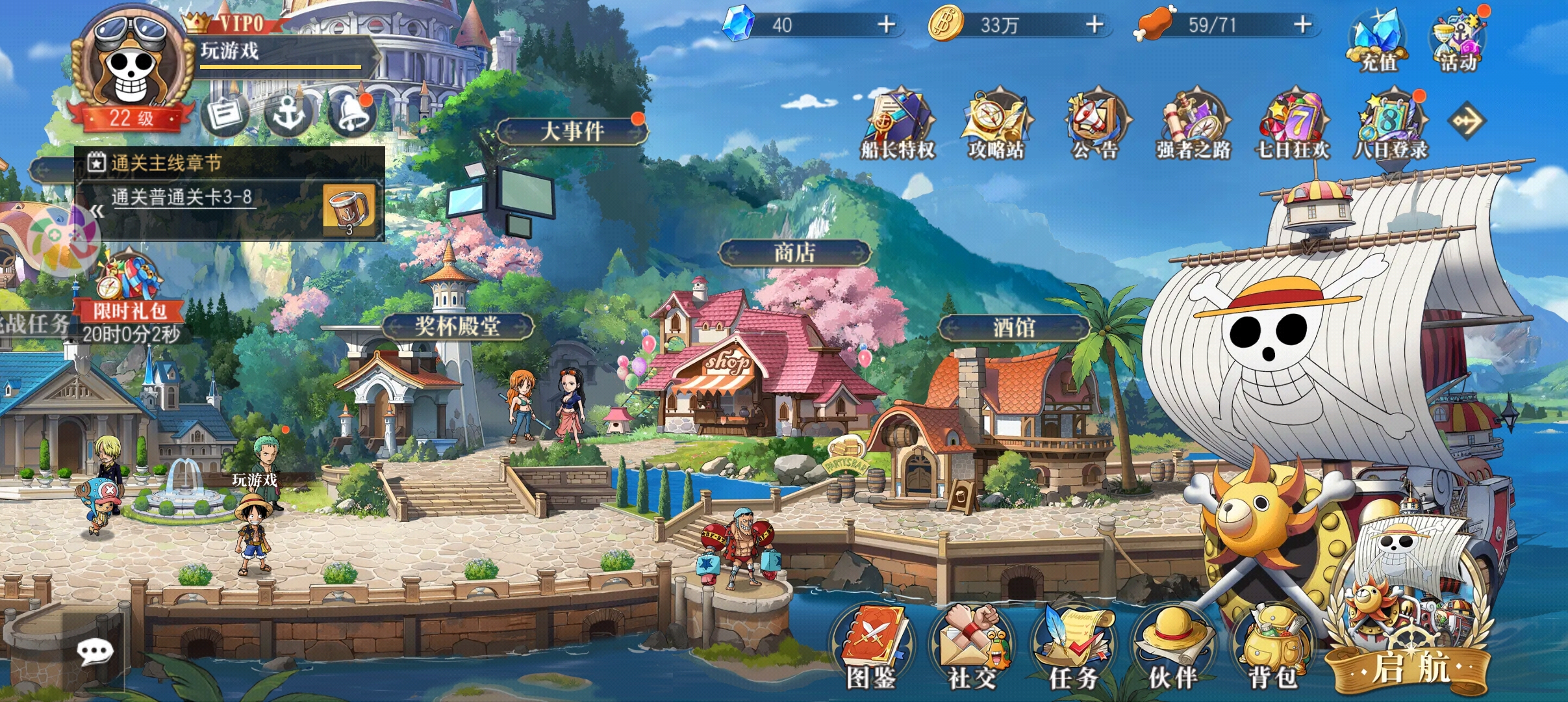Enter the 酒馆 tavern label
The width and height of the screenshot is (1568, 702).
point(1014,328)
